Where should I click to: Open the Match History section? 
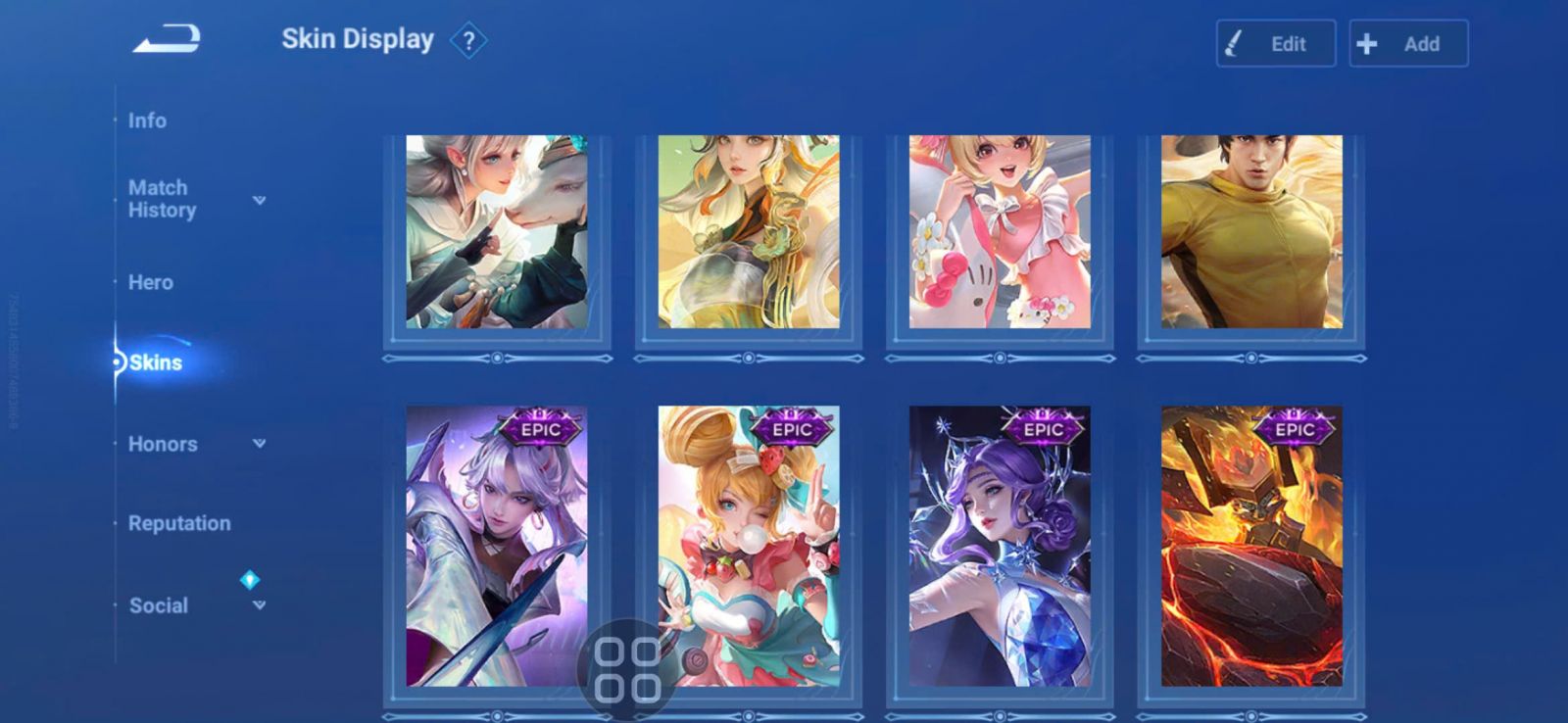(x=163, y=199)
